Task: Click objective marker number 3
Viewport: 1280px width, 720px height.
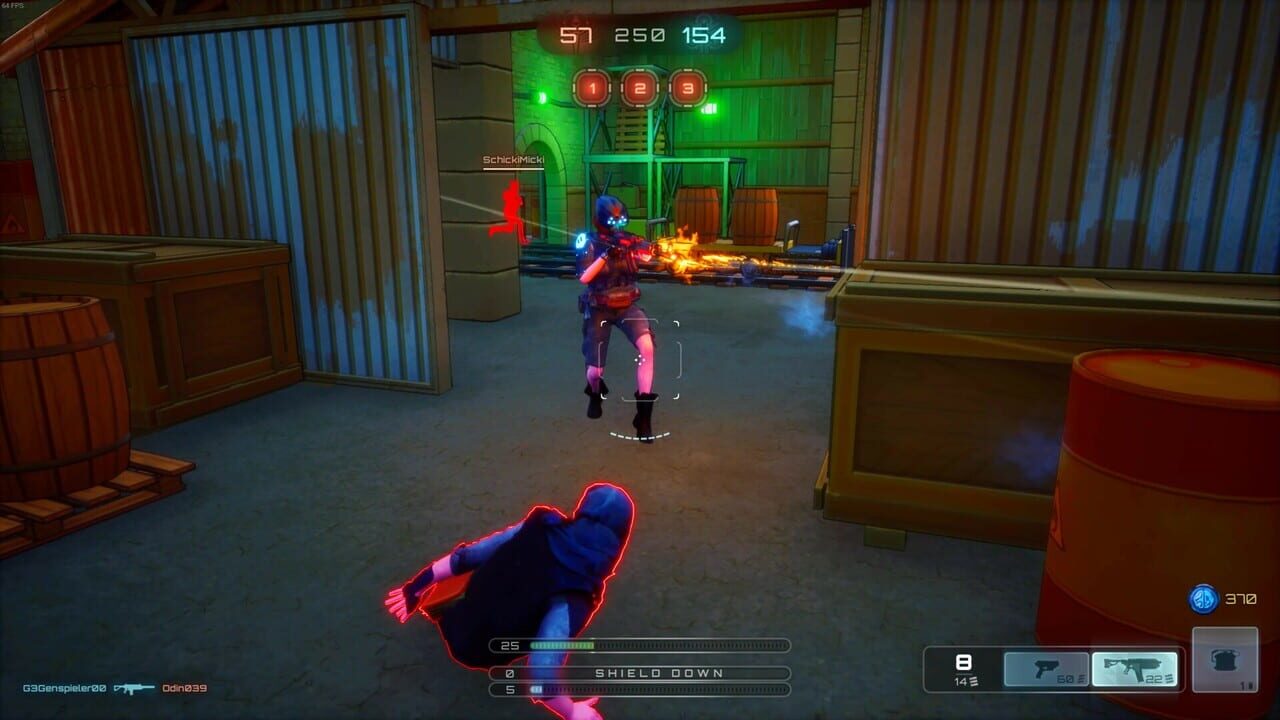Action: click(689, 87)
